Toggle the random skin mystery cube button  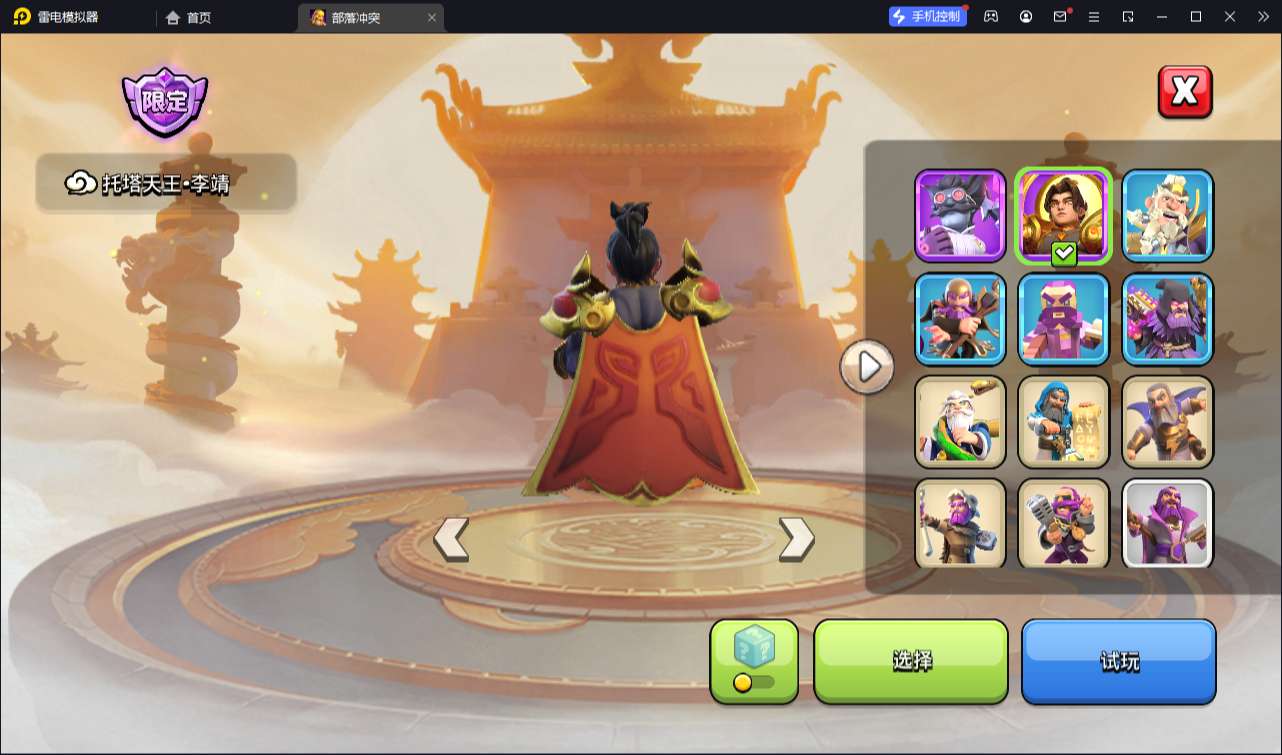(x=754, y=661)
